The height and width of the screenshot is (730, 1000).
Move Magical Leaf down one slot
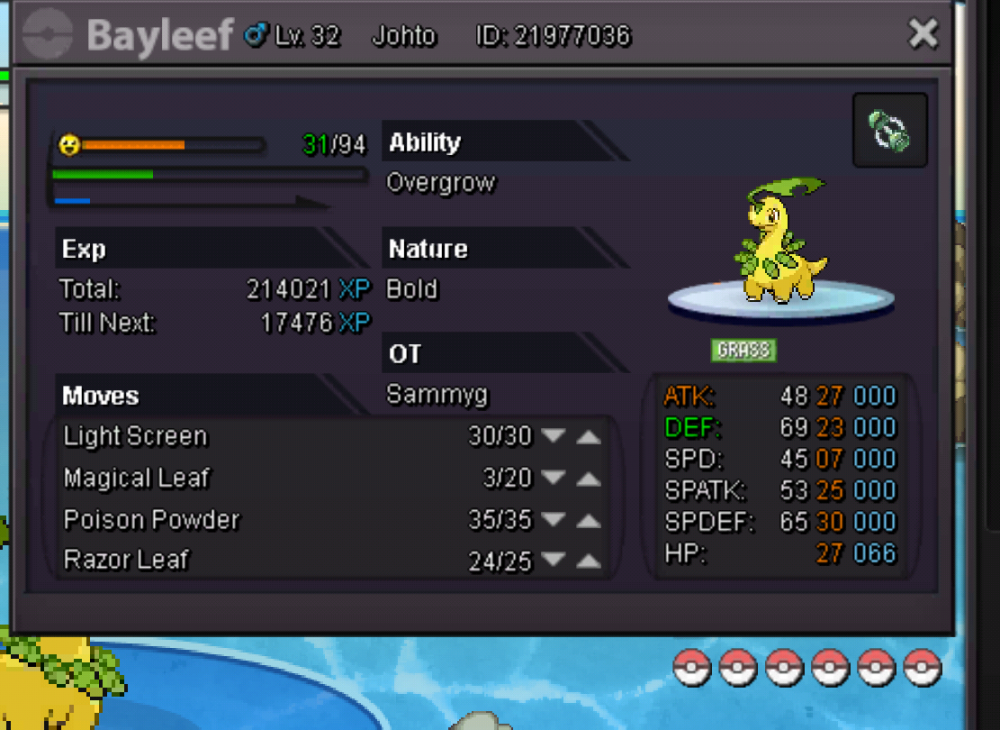[553, 479]
